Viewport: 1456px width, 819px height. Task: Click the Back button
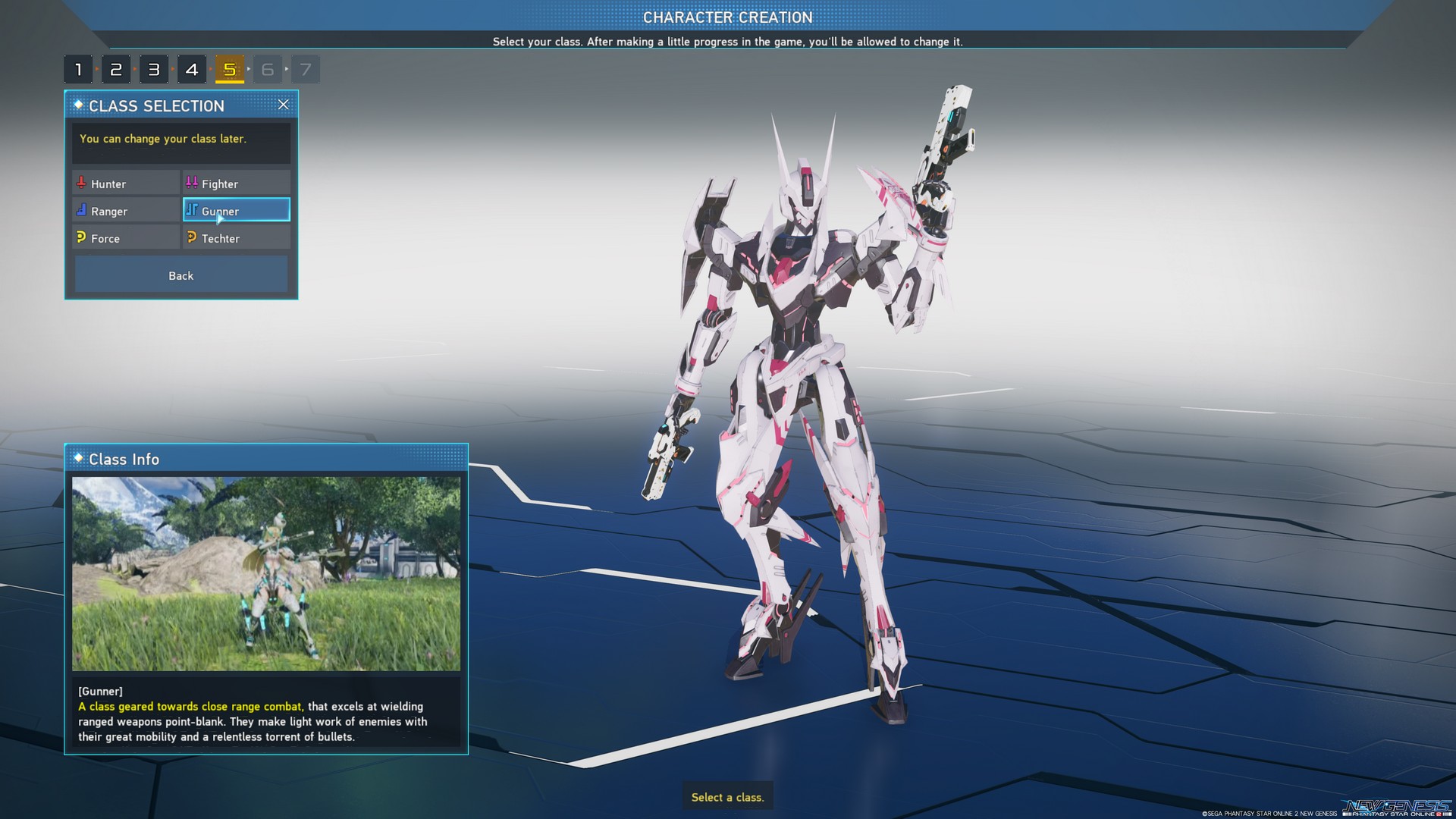180,275
